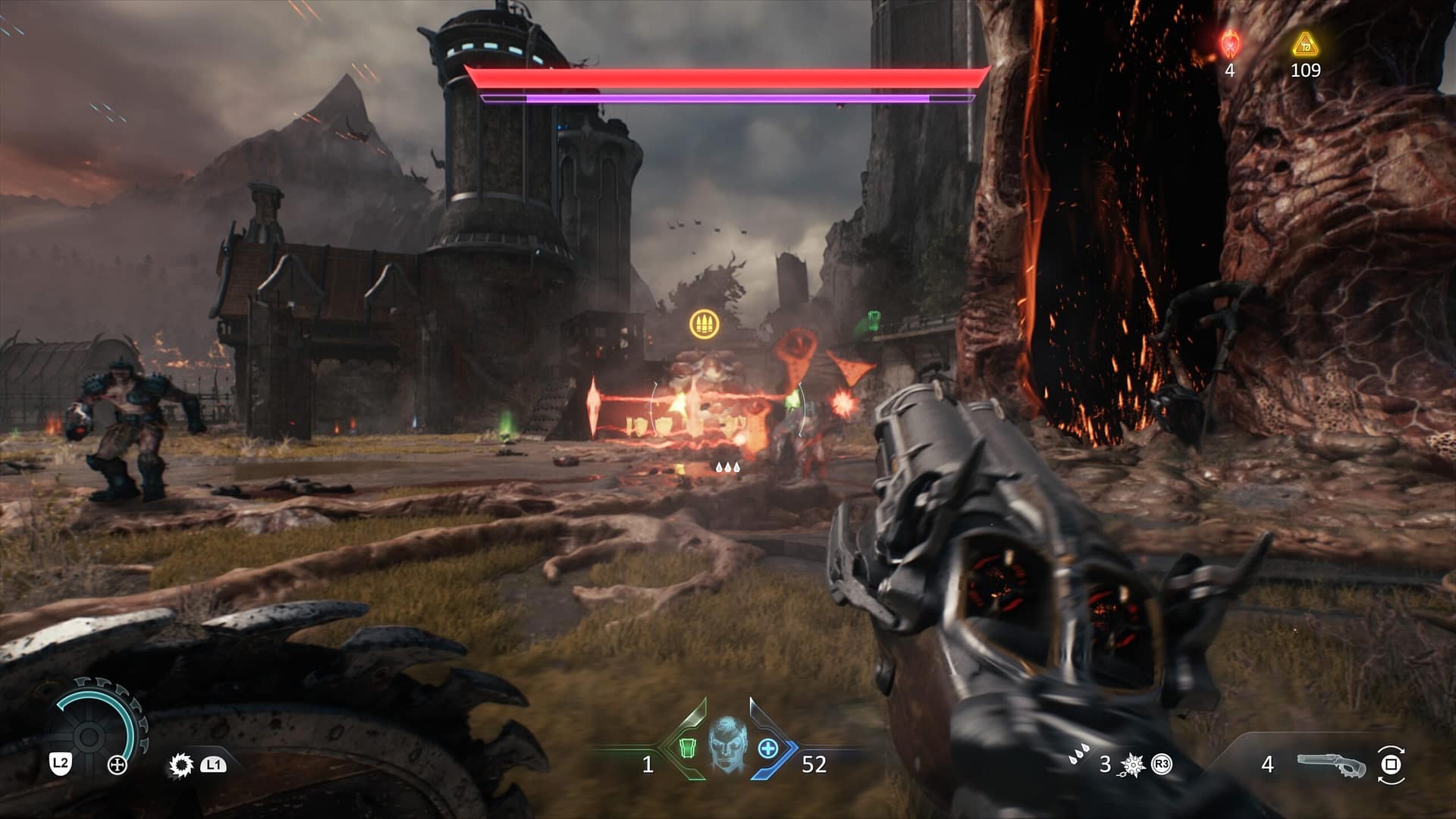
Task: Click the weapon swap rotation arrows icon
Action: point(1392,764)
